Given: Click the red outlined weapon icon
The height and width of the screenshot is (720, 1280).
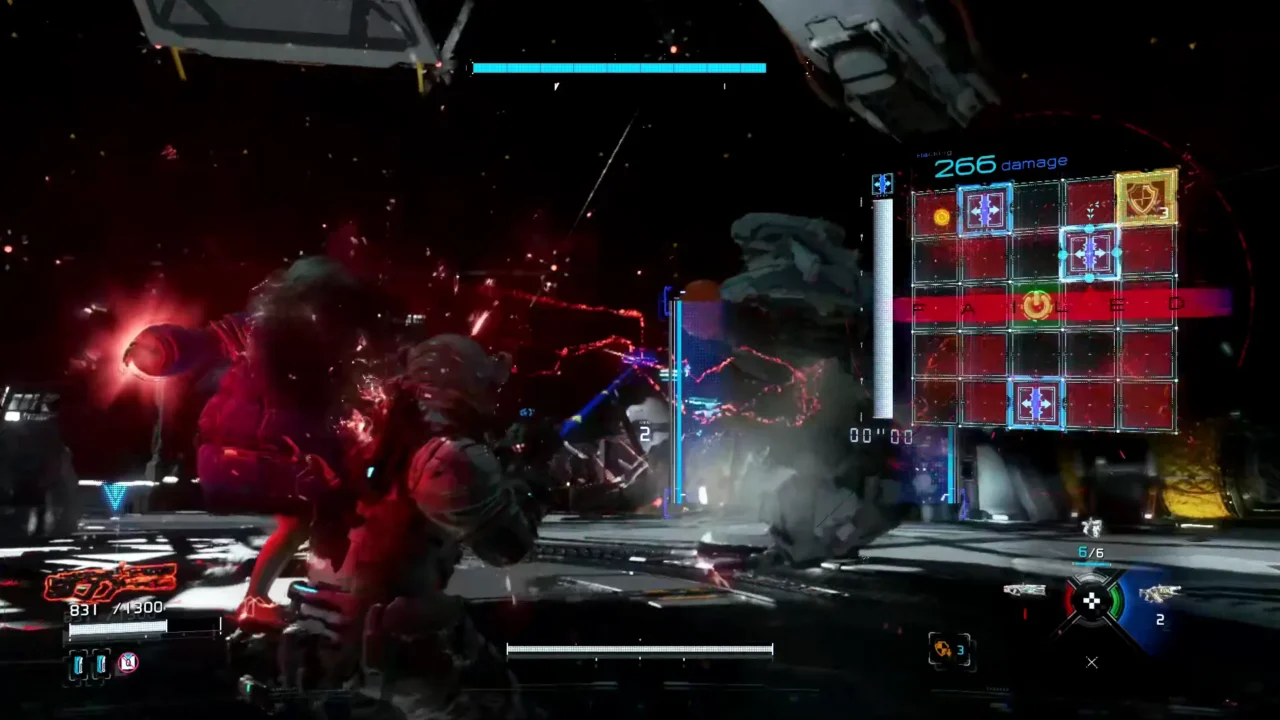Looking at the screenshot, I should [x=110, y=582].
